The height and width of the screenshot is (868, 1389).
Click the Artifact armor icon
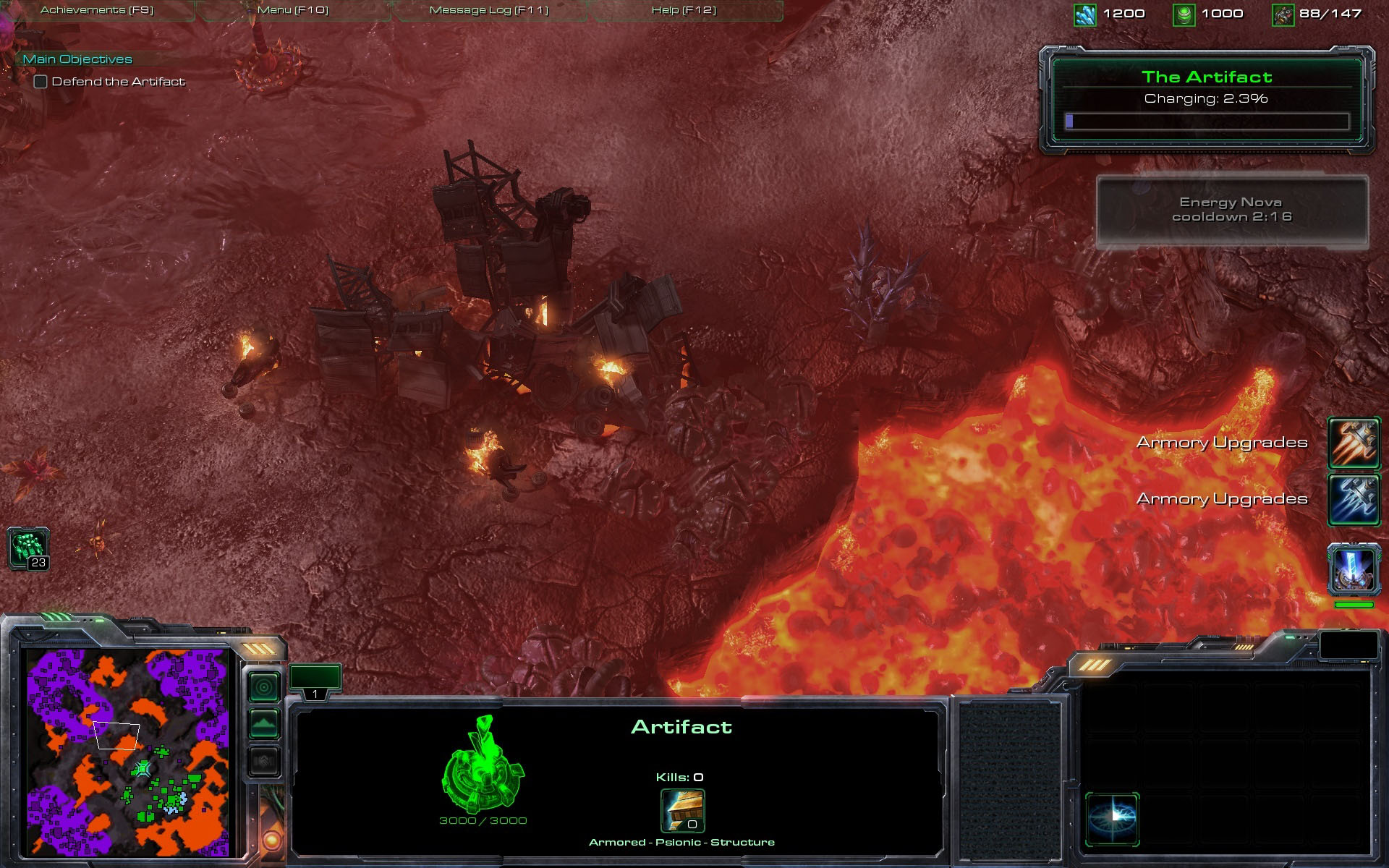click(682, 811)
